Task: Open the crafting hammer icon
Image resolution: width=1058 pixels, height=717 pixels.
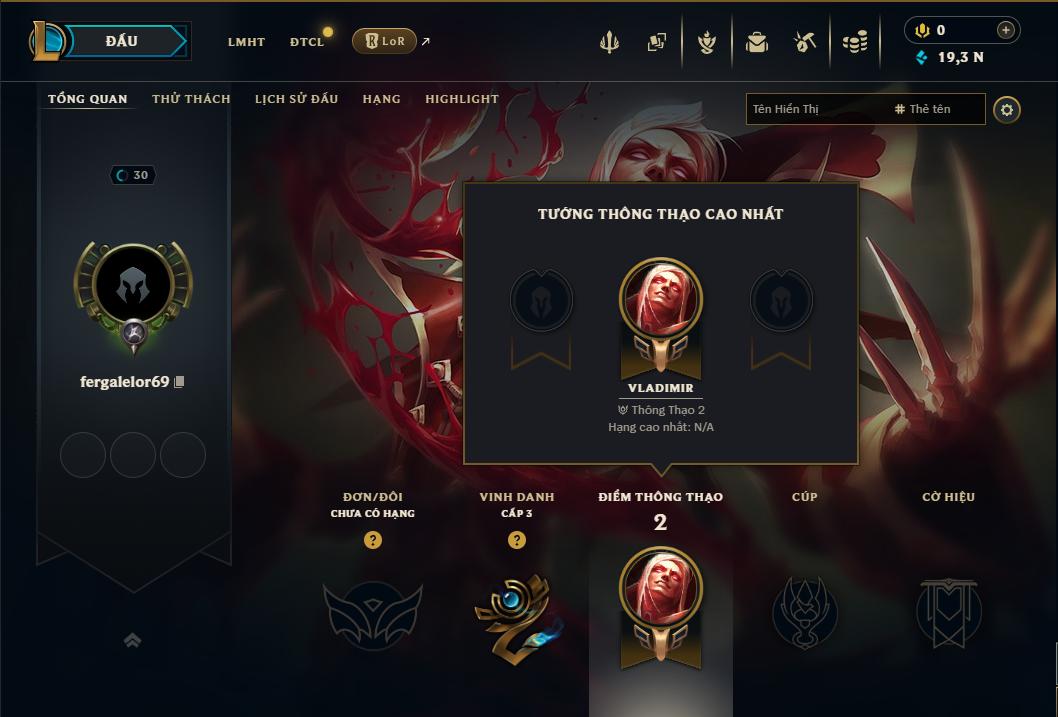Action: pyautogui.click(x=805, y=42)
